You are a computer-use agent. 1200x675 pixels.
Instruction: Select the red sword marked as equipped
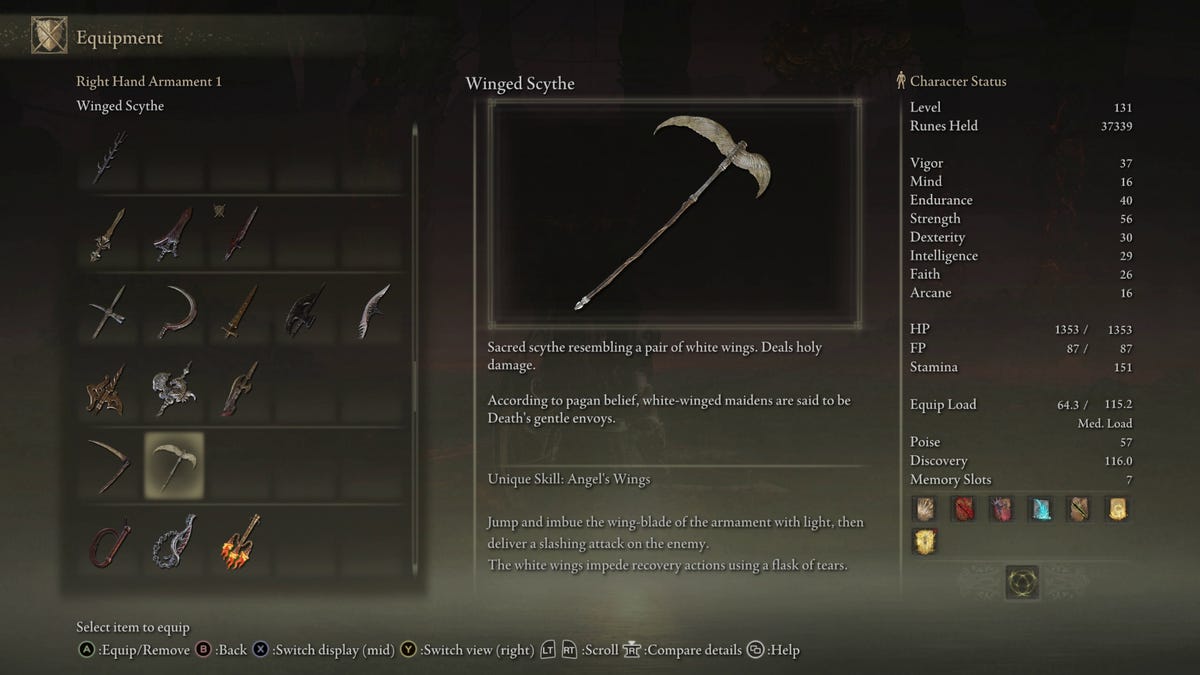click(241, 234)
